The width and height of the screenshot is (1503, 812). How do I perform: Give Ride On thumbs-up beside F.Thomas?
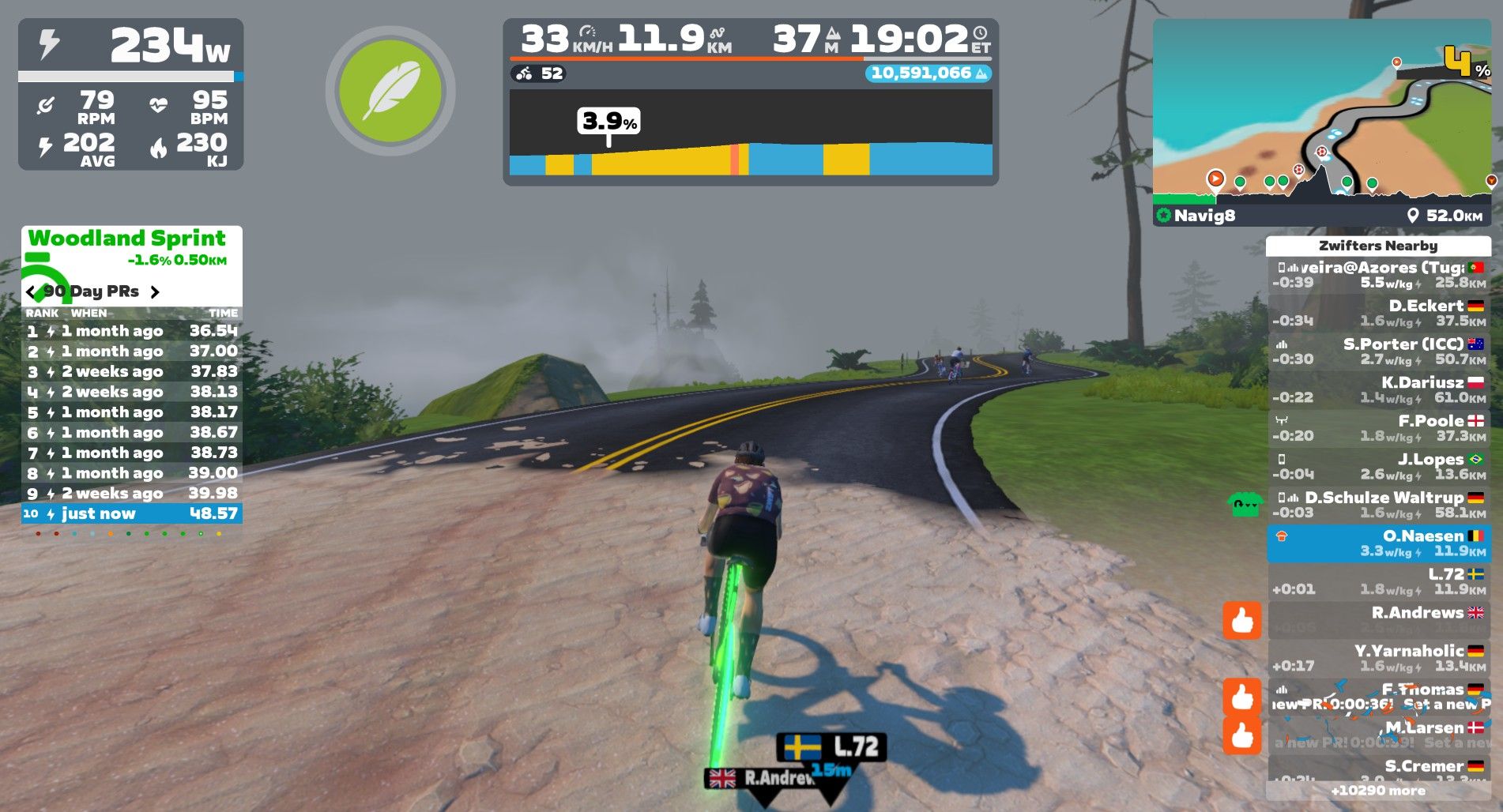[x=1241, y=697]
